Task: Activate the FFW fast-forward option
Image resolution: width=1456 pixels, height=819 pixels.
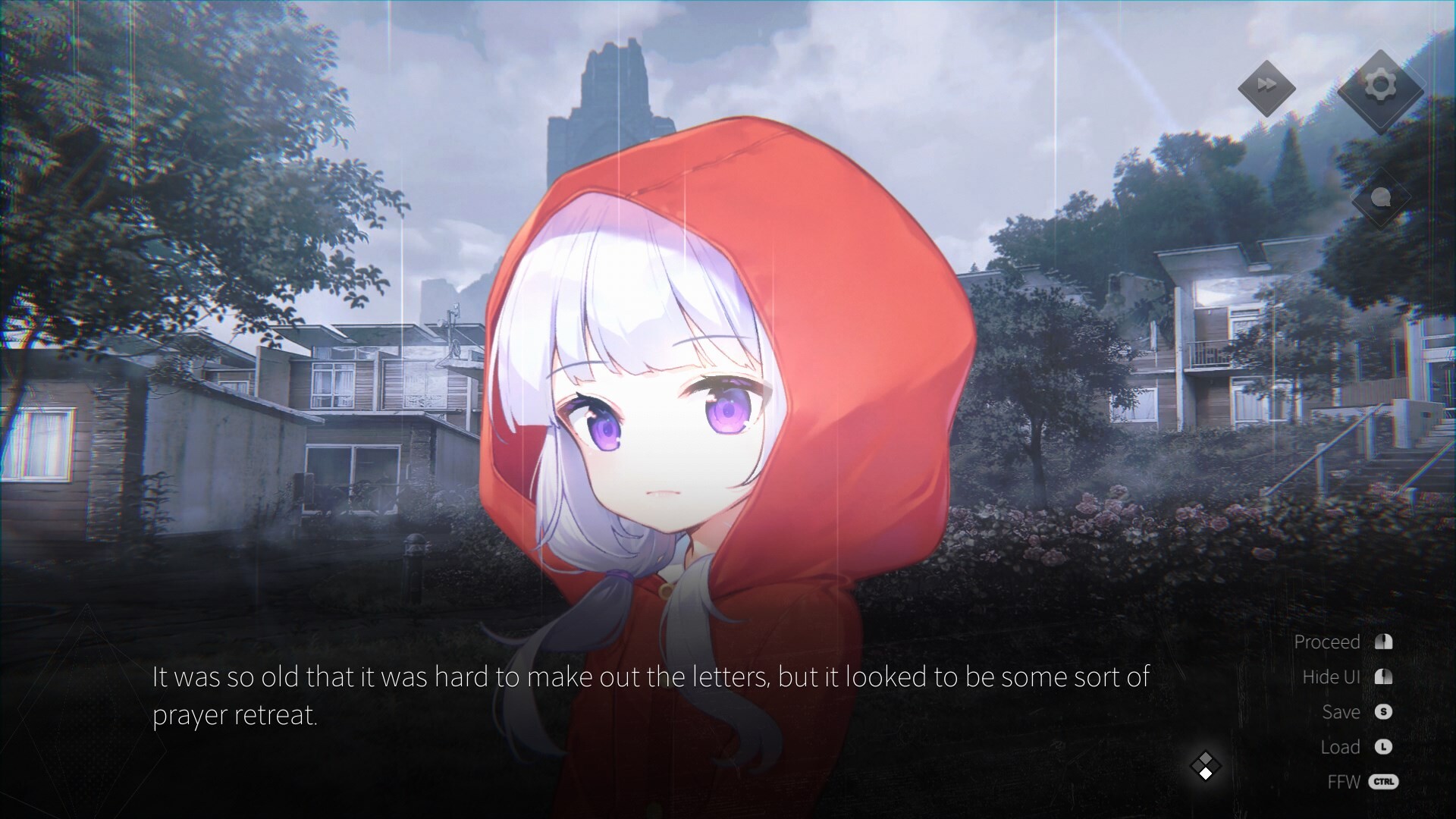Action: (1345, 782)
